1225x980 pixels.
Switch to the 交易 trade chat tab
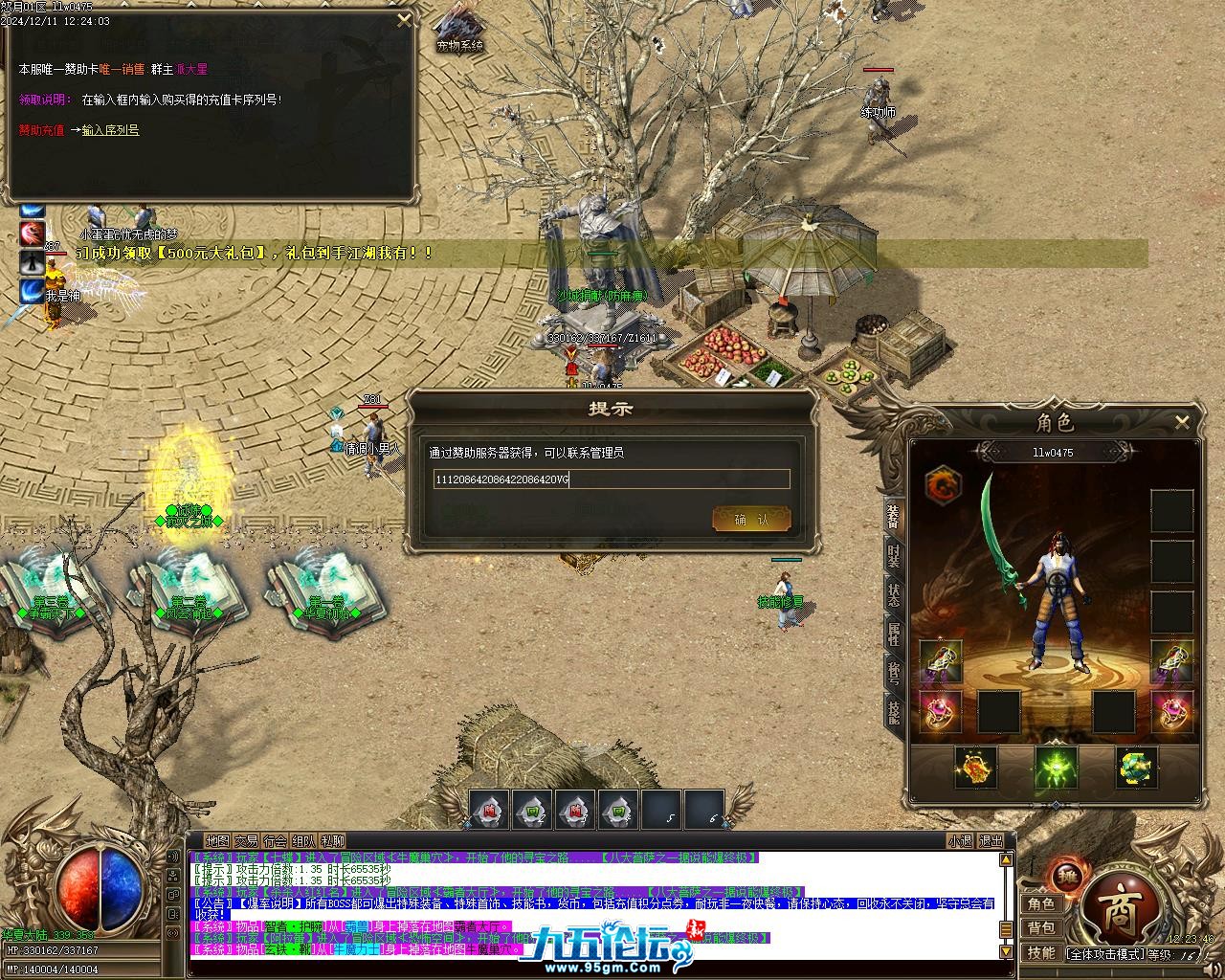pyautogui.click(x=246, y=841)
